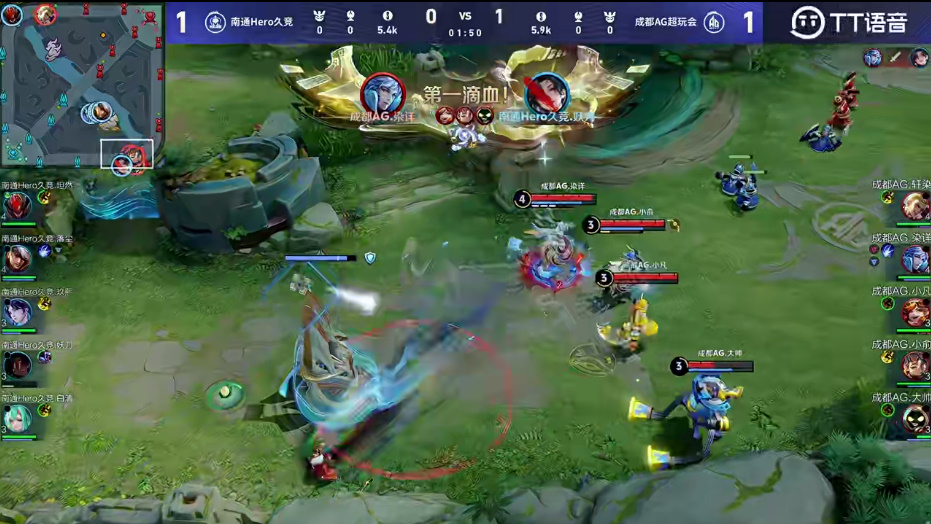Click the 成都AG超玩会 team logo

click(x=713, y=22)
